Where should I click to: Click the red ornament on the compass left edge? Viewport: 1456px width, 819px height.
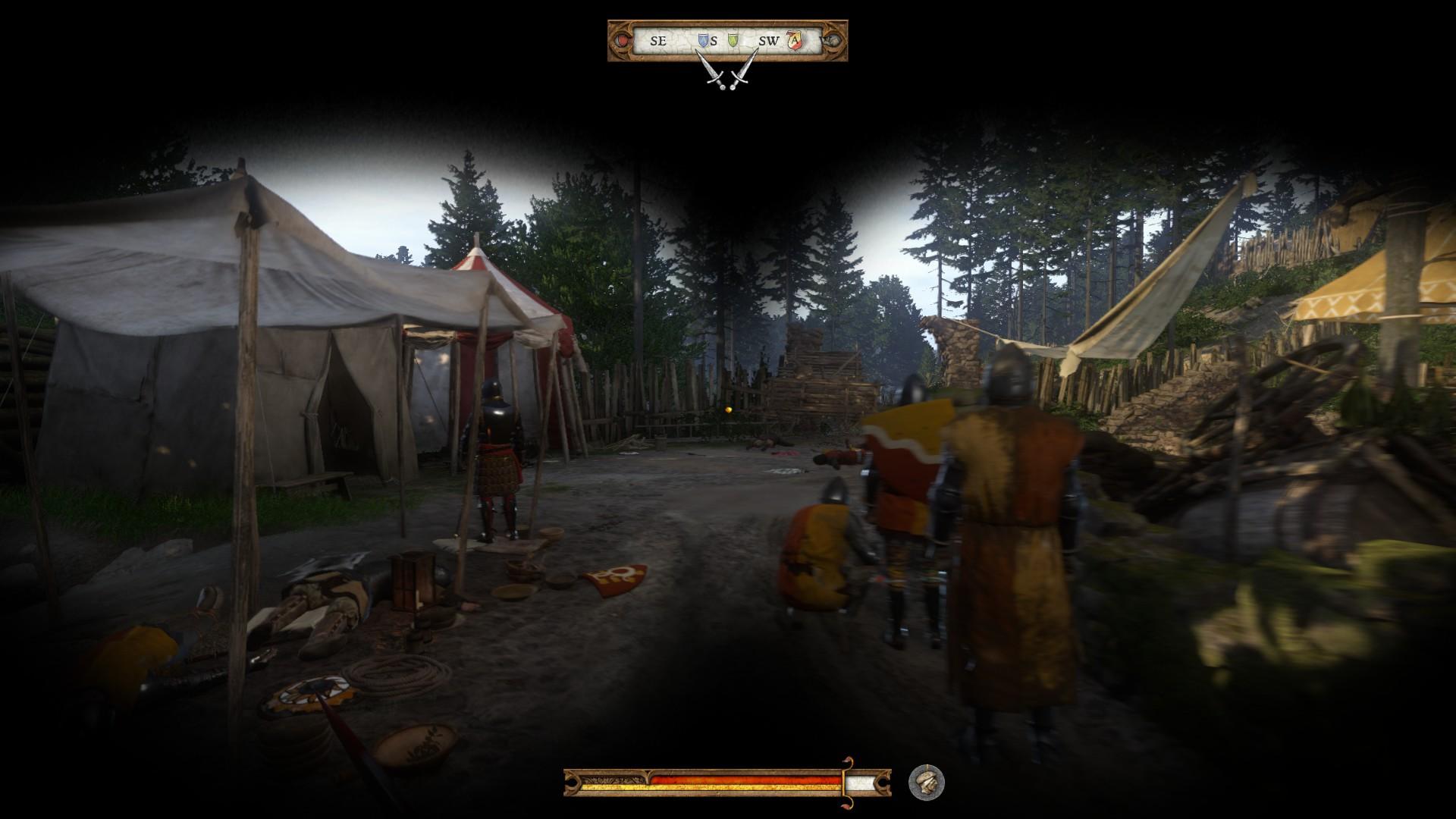622,40
